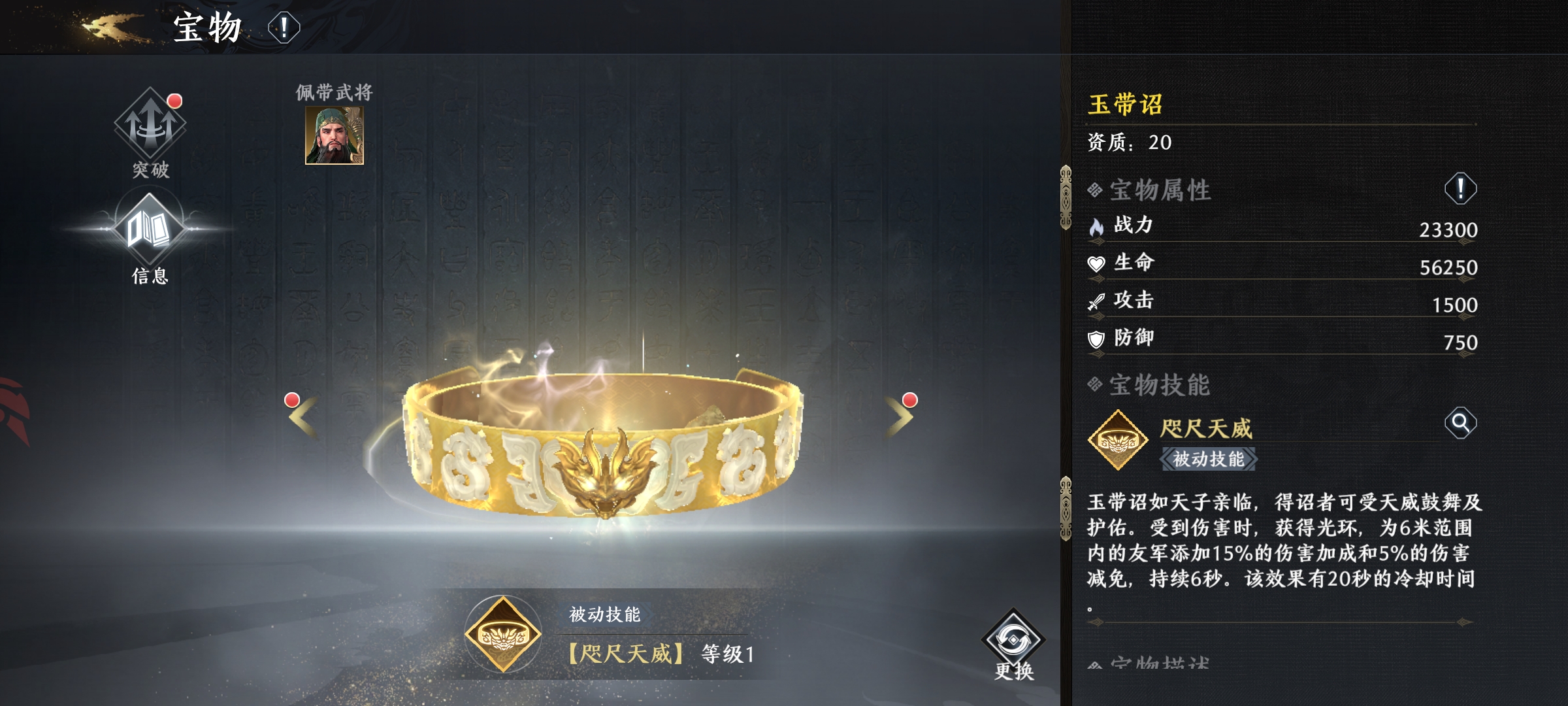Go back using the golden arrow

coord(111,27)
